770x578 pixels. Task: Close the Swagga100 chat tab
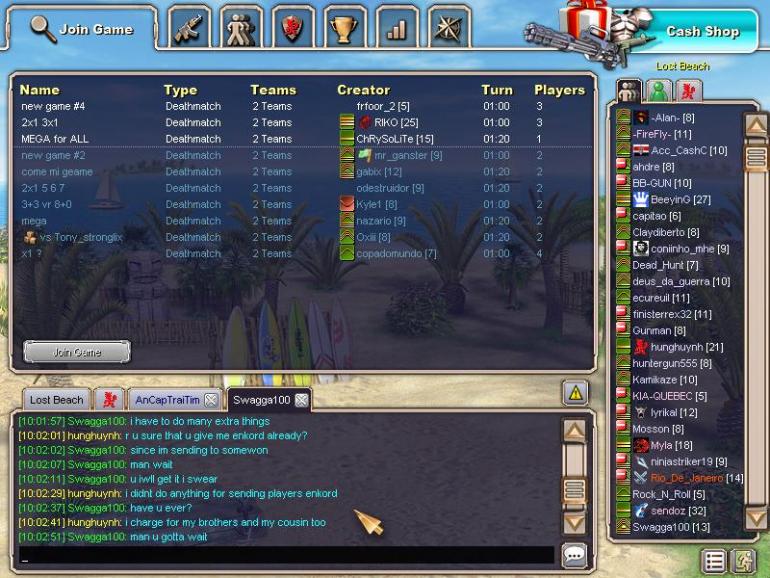pyautogui.click(x=301, y=400)
